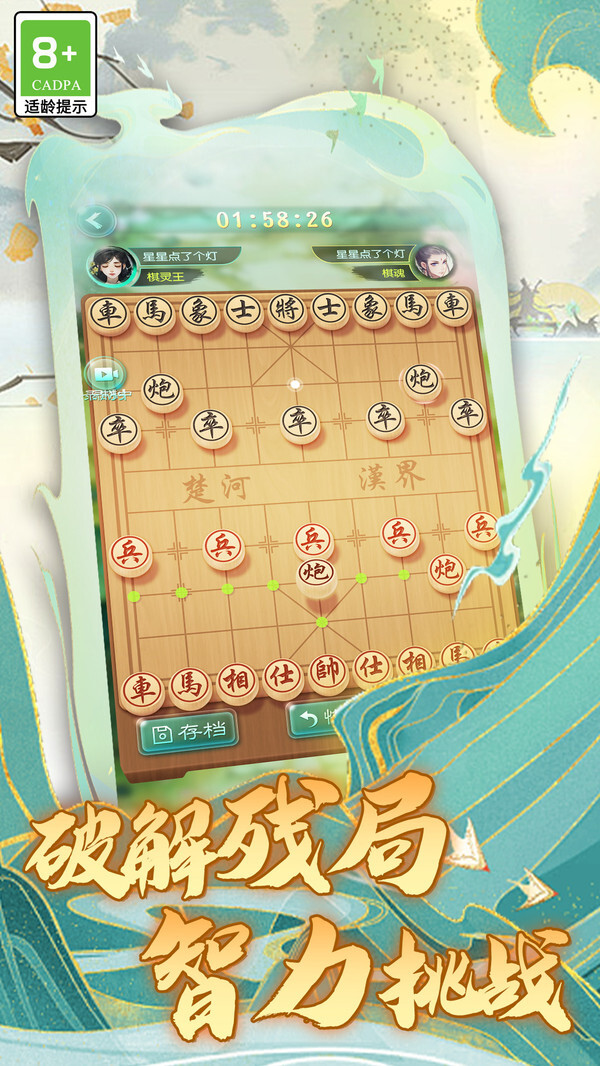The image size is (600, 1066).
Task: Select the black cannon on the right side
Action: click(x=420, y=380)
